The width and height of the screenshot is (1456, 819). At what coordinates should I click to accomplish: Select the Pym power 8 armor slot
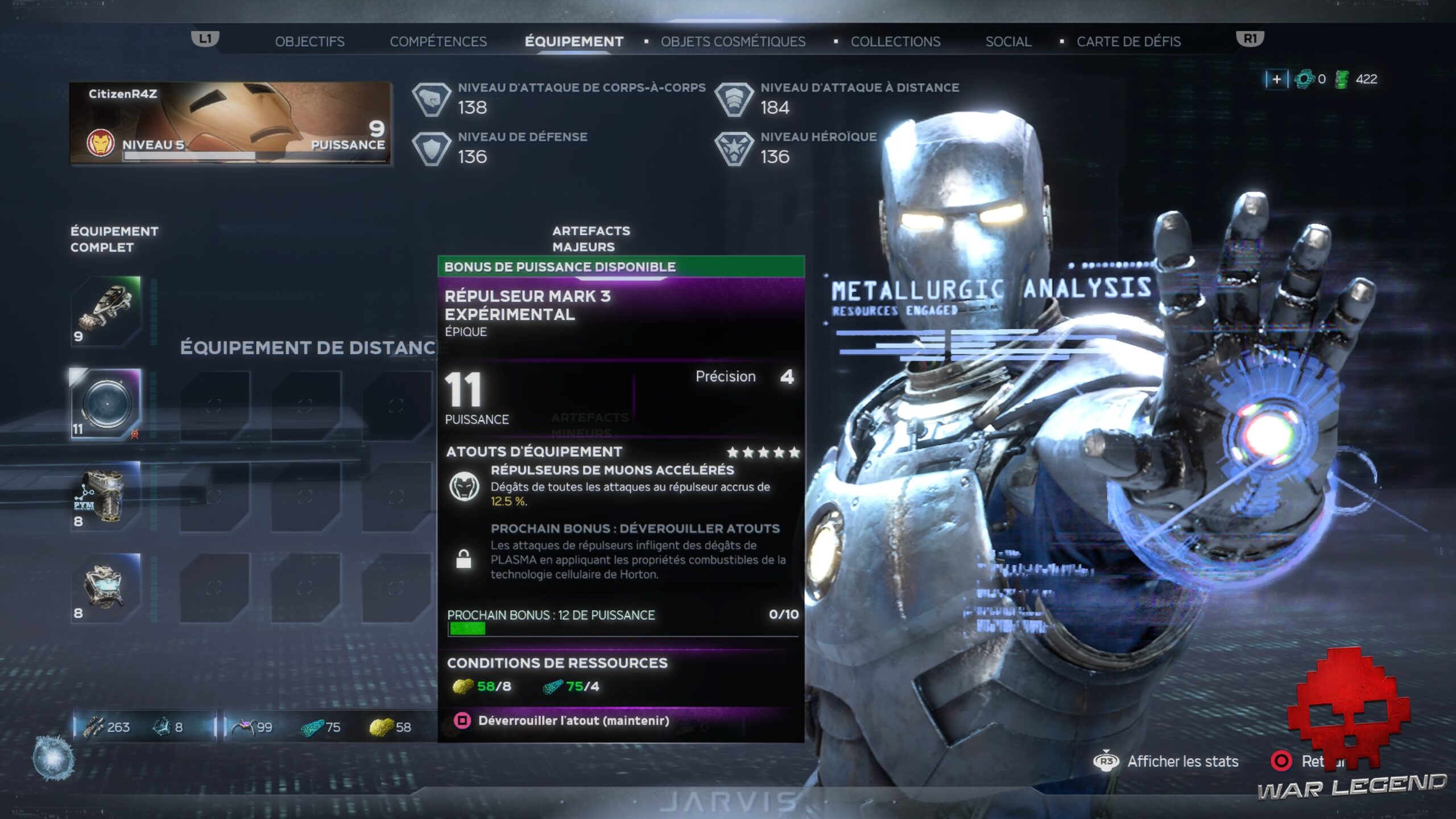pyautogui.click(x=106, y=495)
